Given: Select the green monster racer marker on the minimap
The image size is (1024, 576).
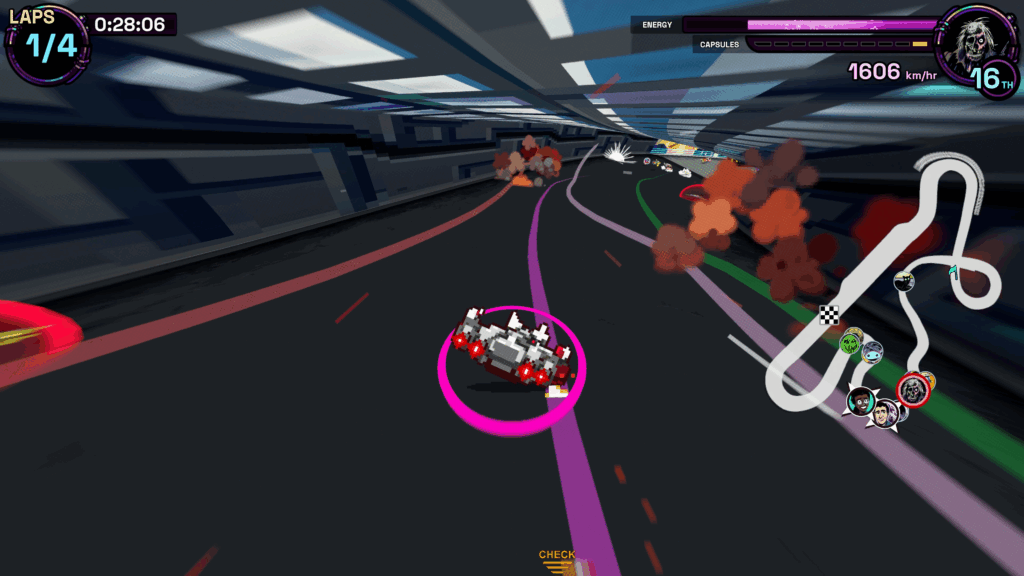Looking at the screenshot, I should pos(851,343).
